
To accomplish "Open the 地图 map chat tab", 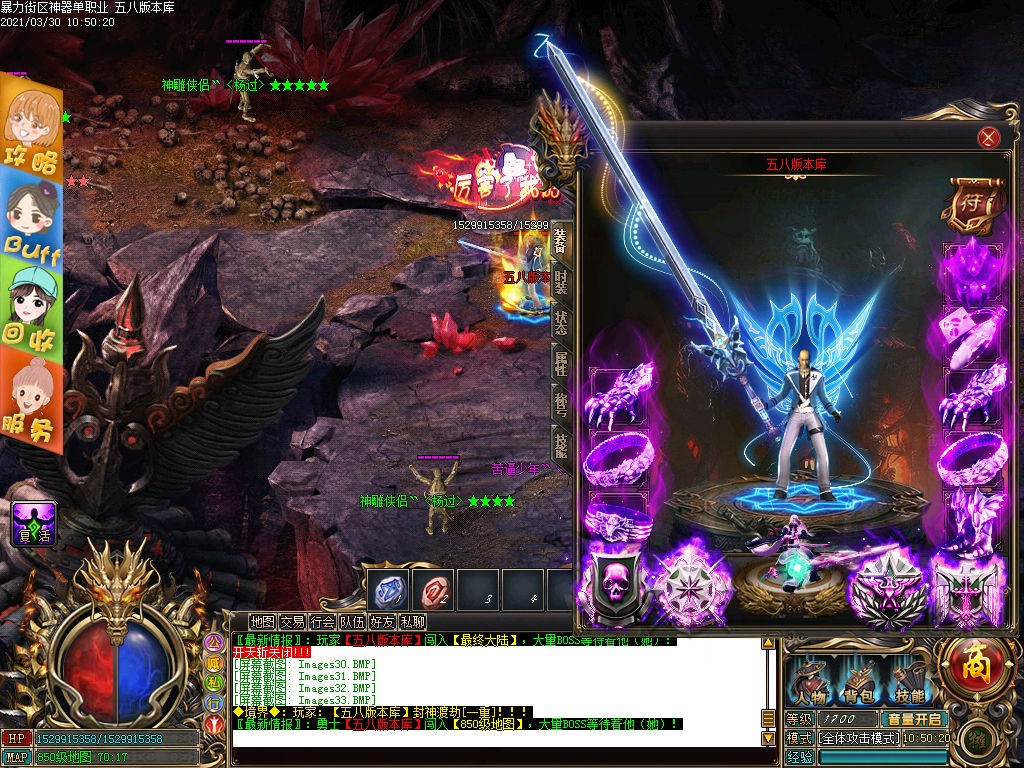I will tap(262, 622).
